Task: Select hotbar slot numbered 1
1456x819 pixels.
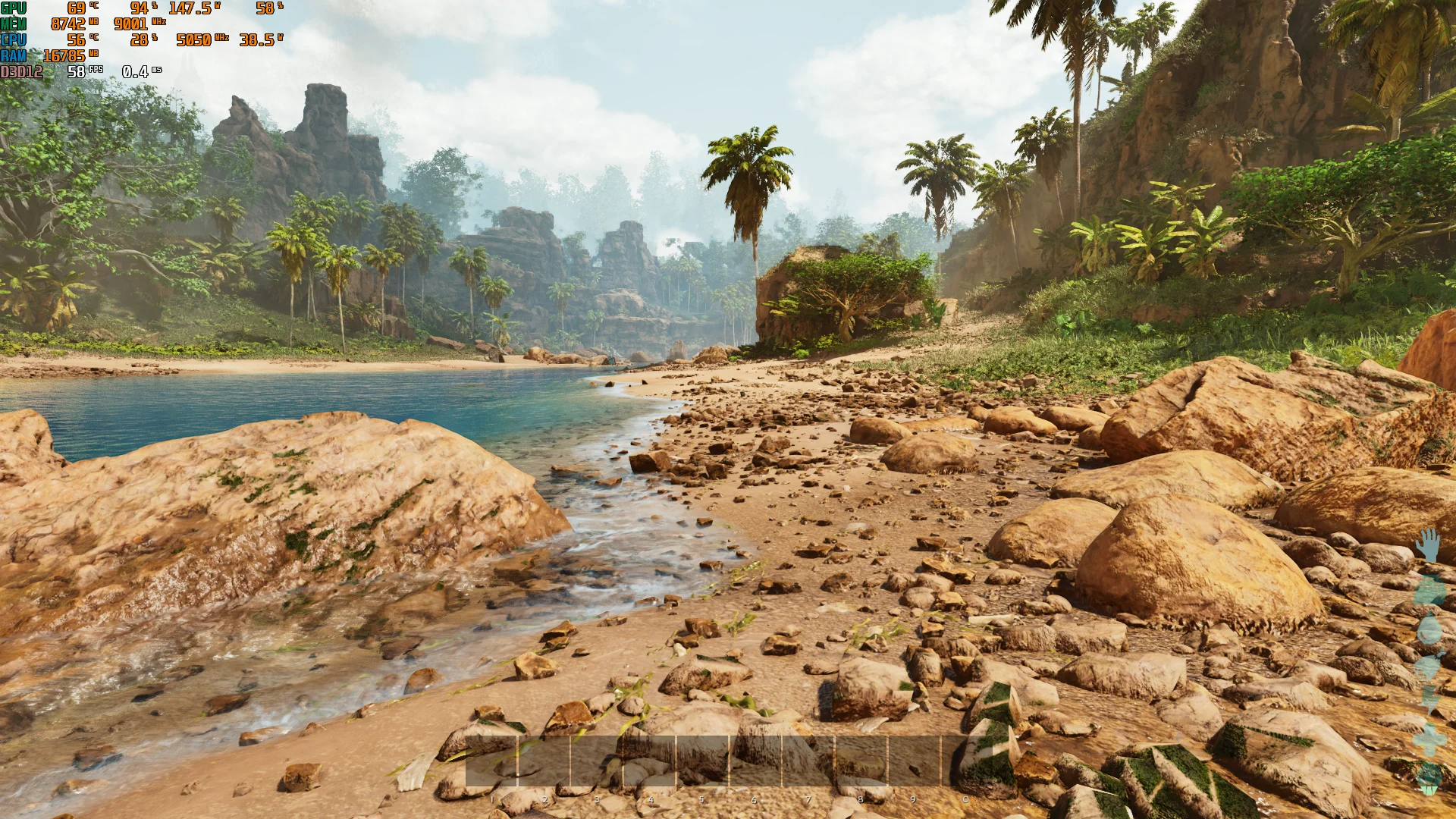Action: coord(491,761)
